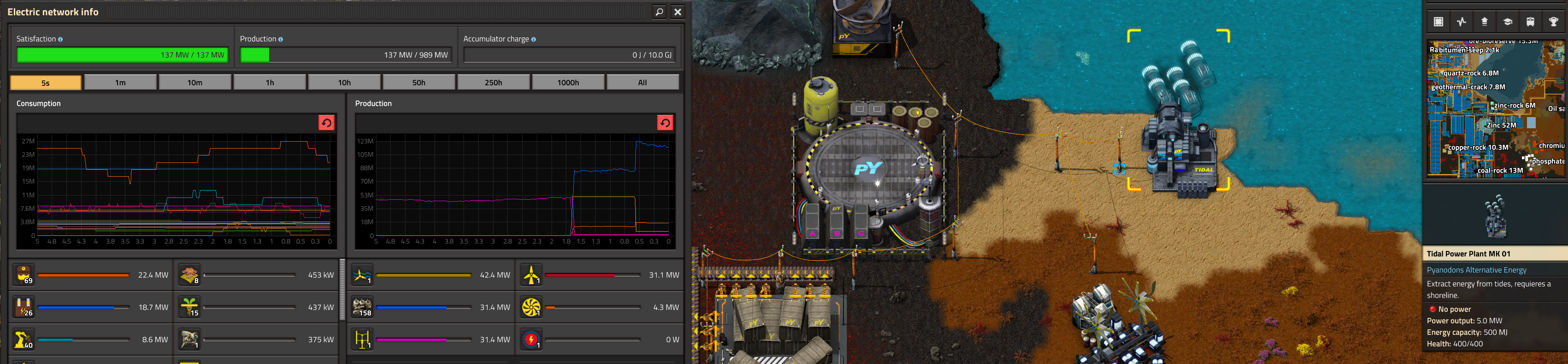Toggle the robot arm inserter consumer icon
Image resolution: width=1568 pixels, height=364 pixels.
(x=24, y=340)
